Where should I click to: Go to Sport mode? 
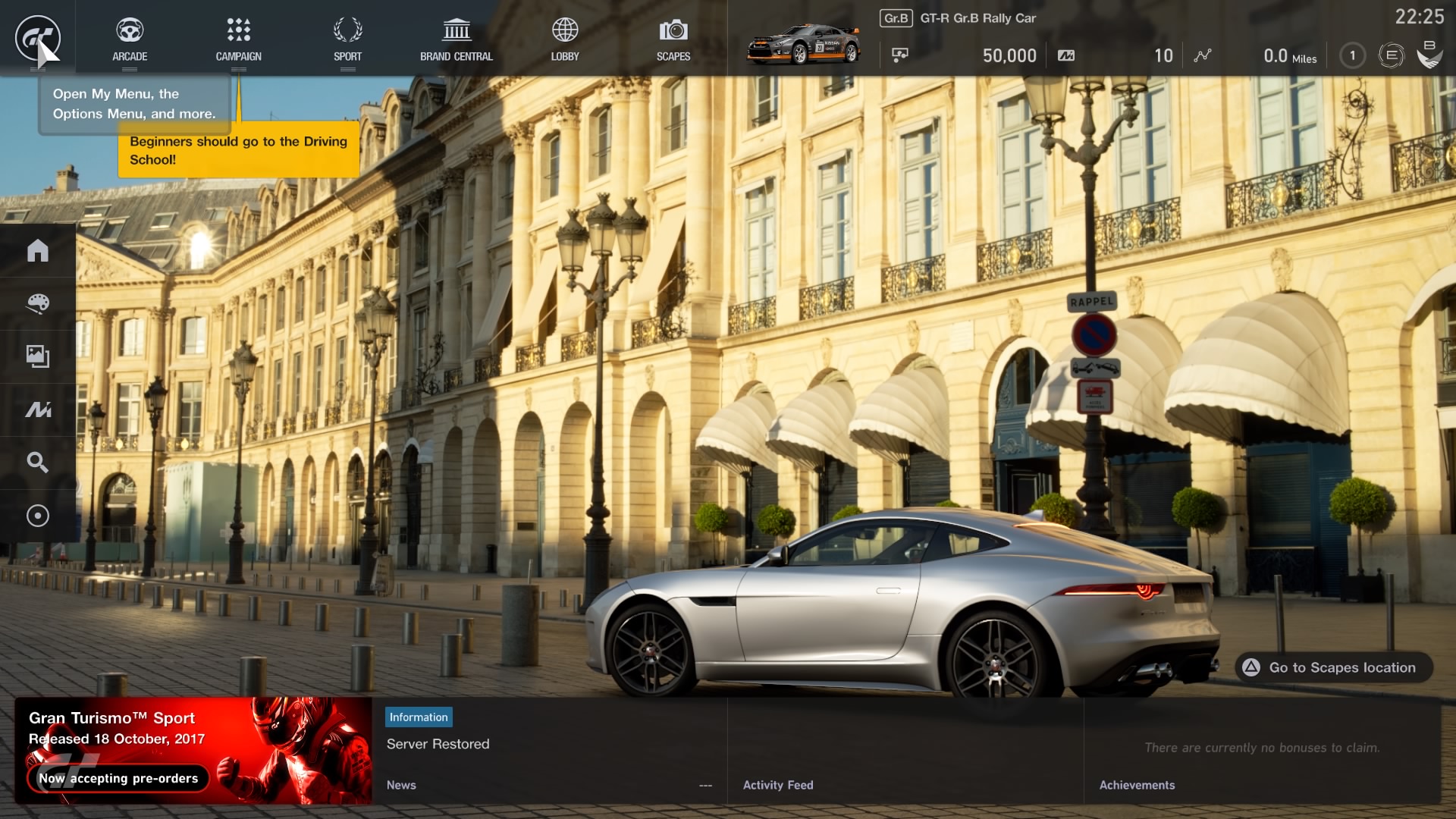tap(347, 39)
